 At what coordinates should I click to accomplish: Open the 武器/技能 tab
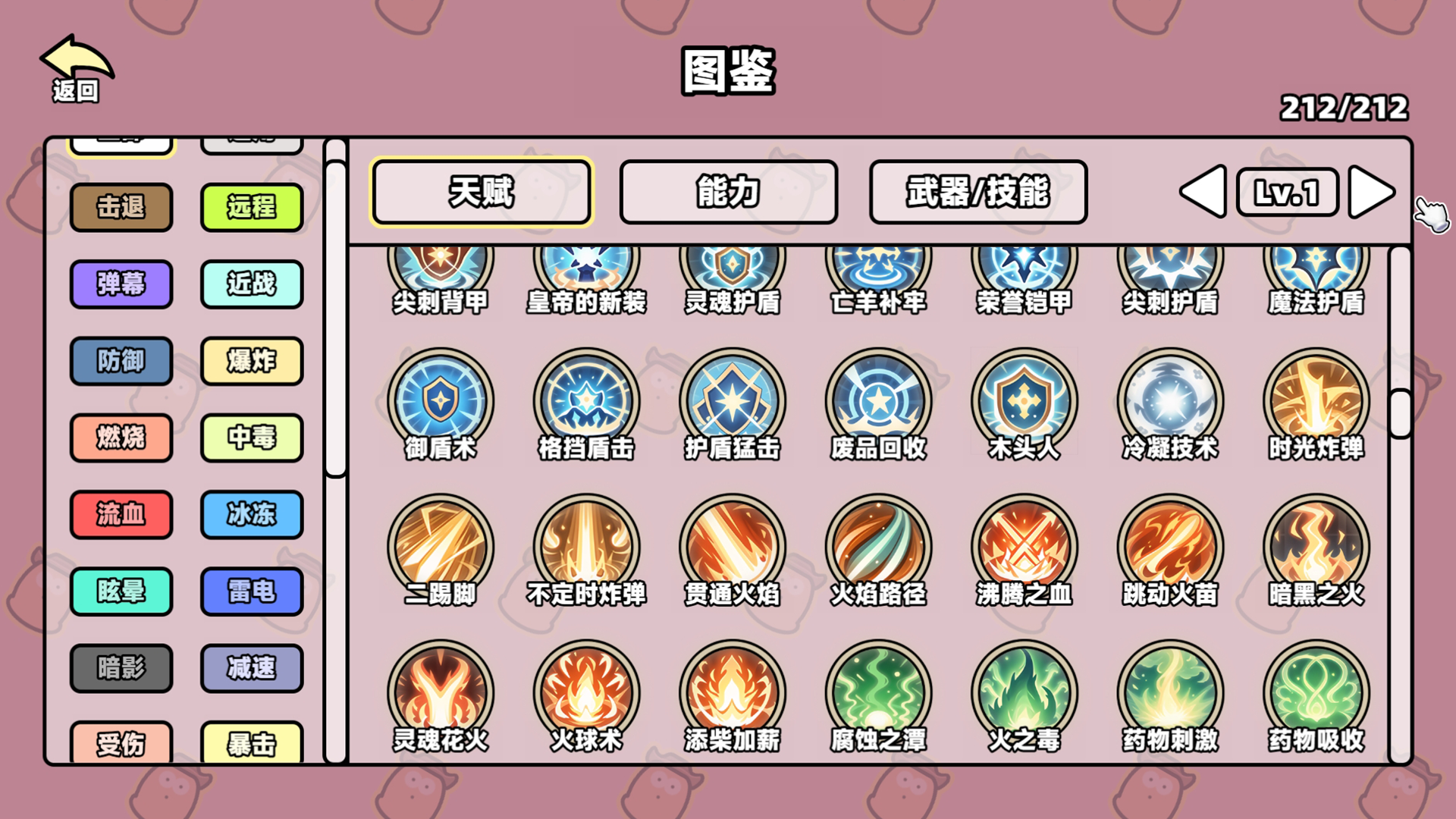coord(977,192)
